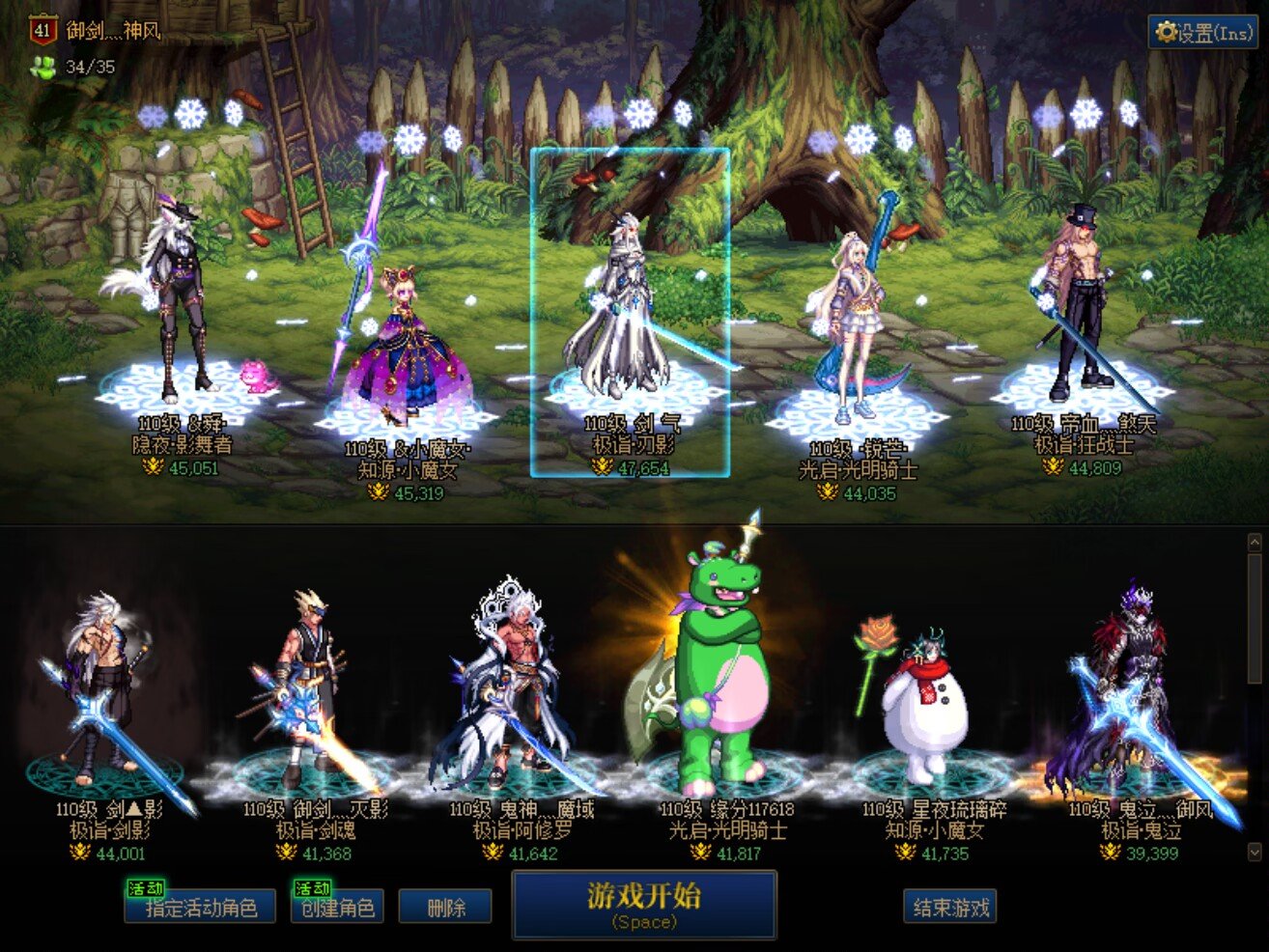Viewport: 1269px width, 952px height.
Task: Click the character list scroll-down arrow
Action: click(x=1255, y=851)
